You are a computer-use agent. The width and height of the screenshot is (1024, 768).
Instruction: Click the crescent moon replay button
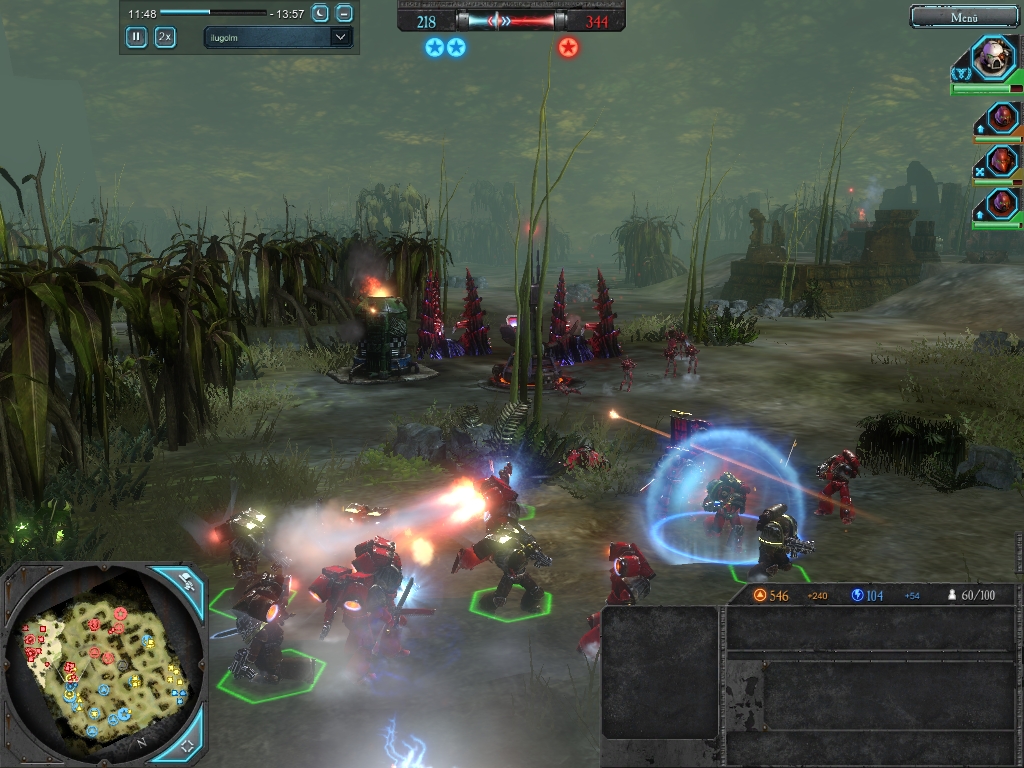point(320,13)
